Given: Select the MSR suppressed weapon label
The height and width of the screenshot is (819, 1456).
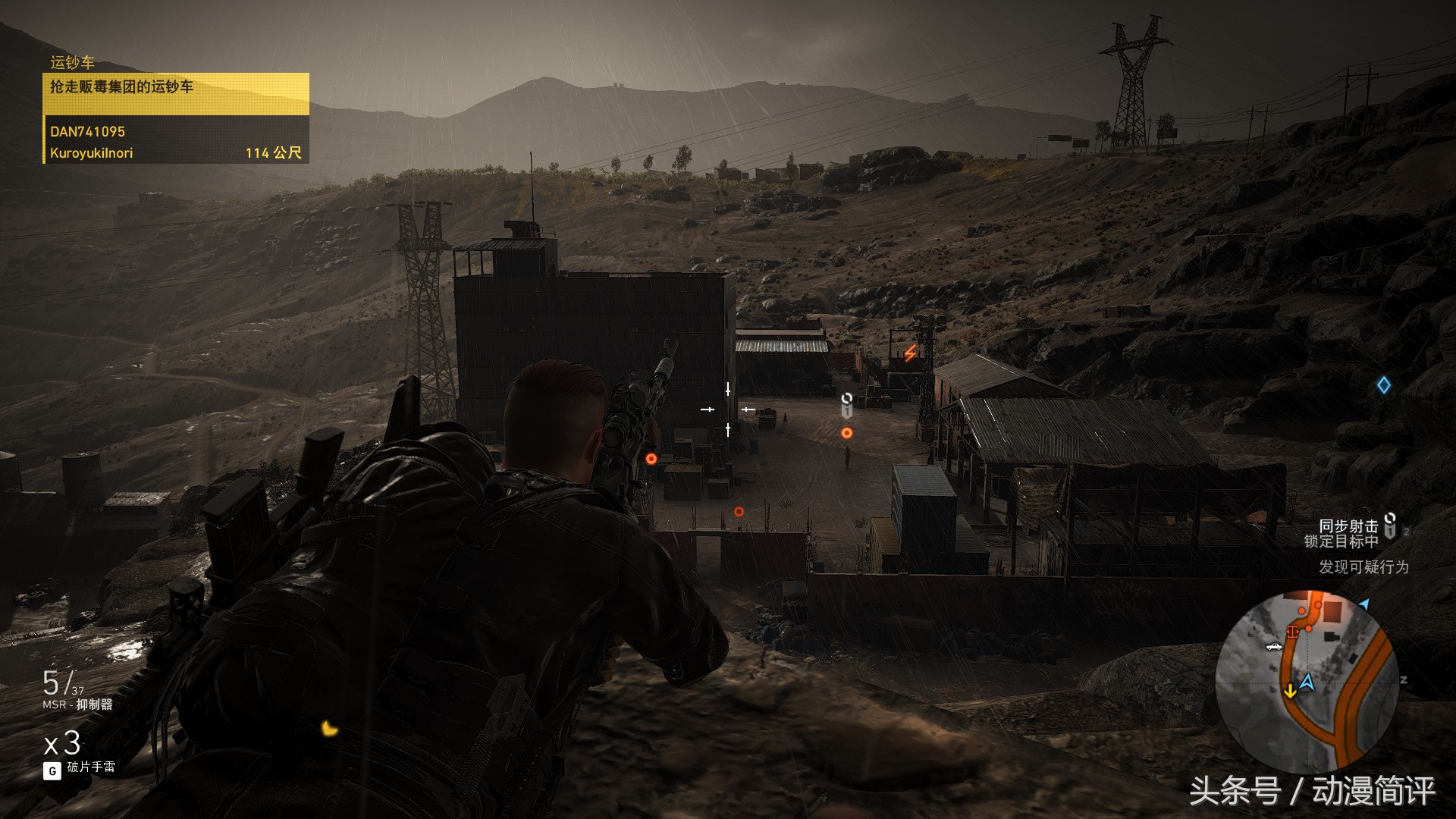Looking at the screenshot, I should tap(77, 704).
